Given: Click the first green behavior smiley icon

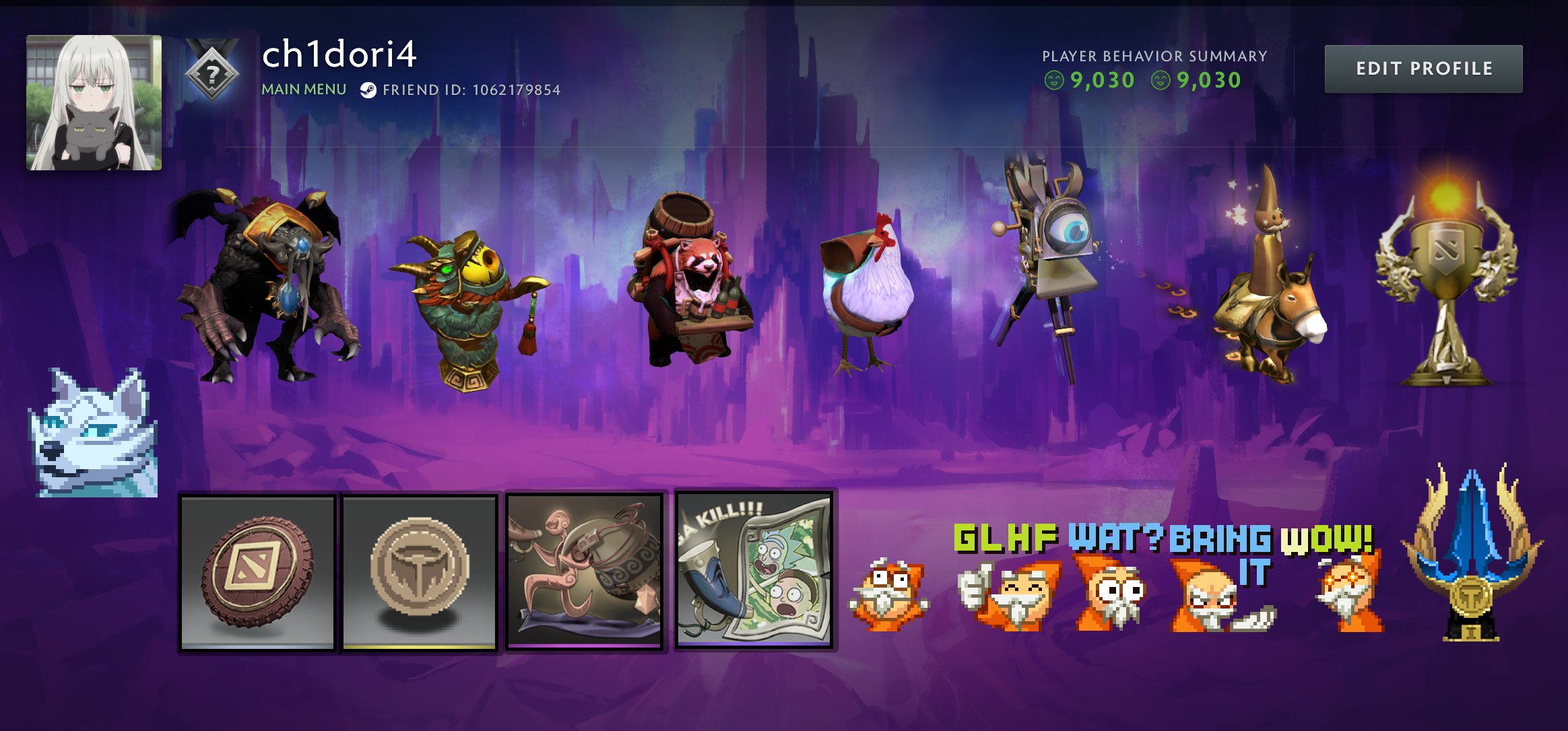Looking at the screenshot, I should coord(1053,79).
